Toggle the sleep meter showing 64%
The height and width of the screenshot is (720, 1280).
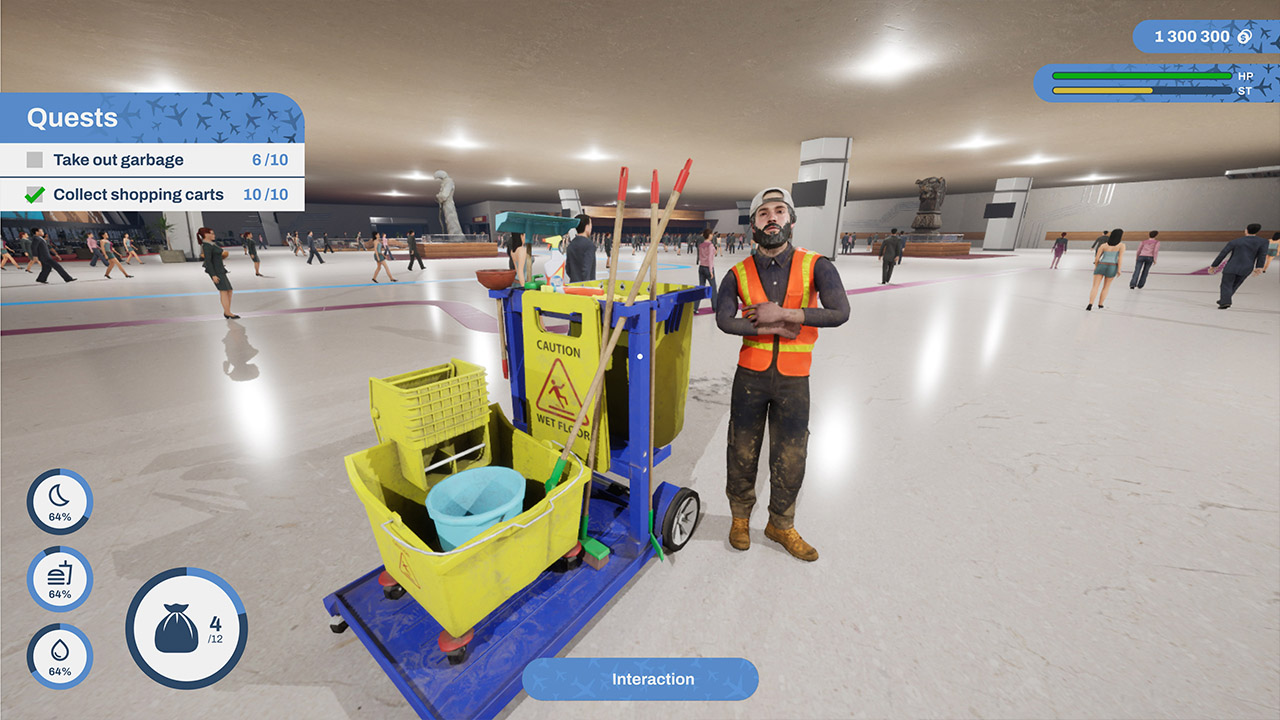point(58,503)
